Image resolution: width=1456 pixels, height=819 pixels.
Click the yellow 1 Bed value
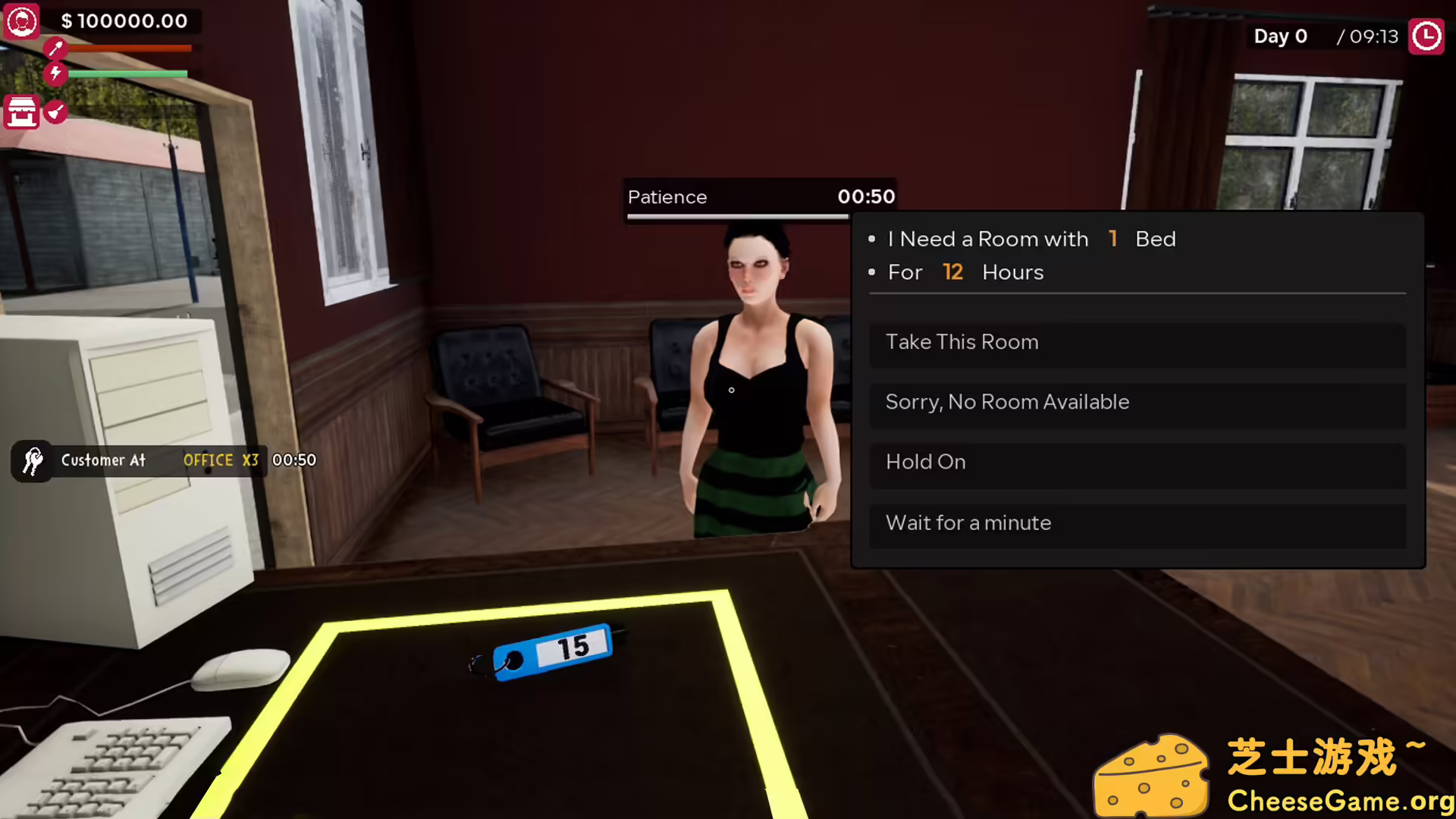[x=1112, y=238]
